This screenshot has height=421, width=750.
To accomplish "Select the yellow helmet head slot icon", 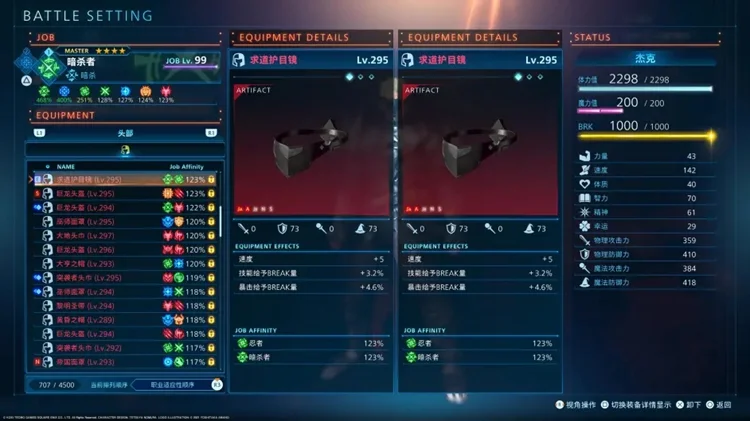I will point(125,150).
